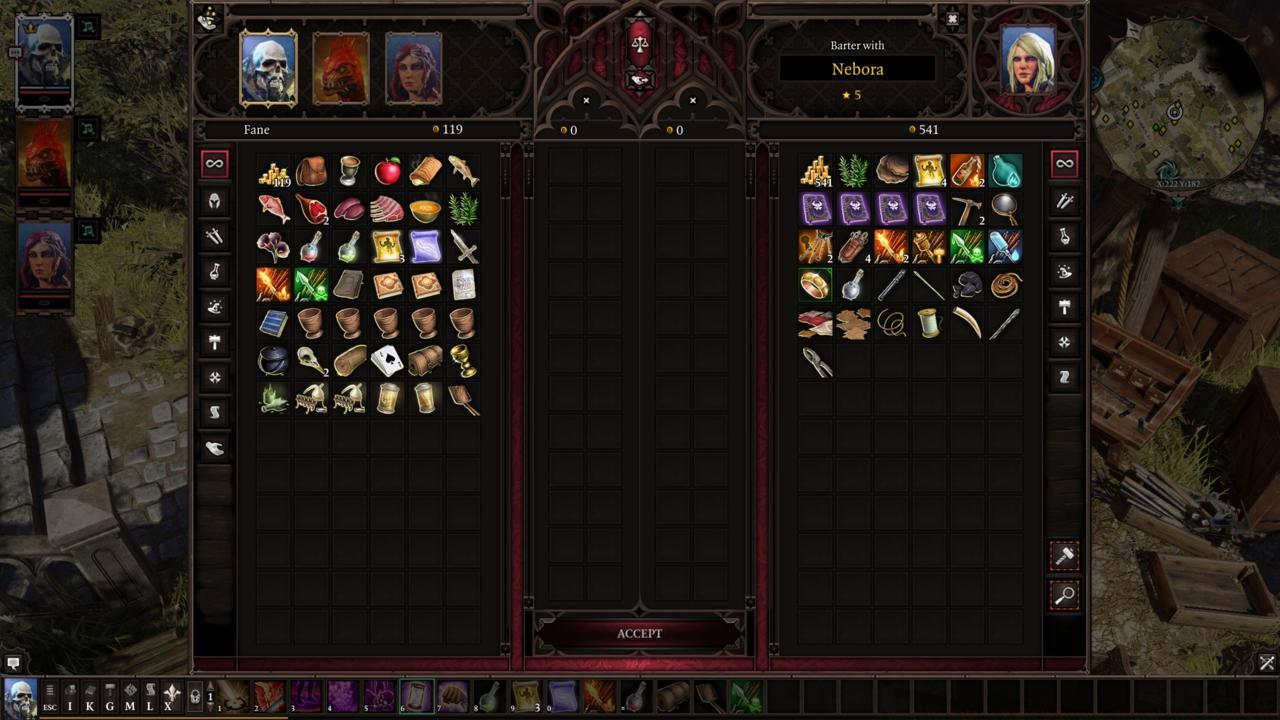Open the identify magnifying glass tool
1280x720 pixels.
click(1064, 596)
